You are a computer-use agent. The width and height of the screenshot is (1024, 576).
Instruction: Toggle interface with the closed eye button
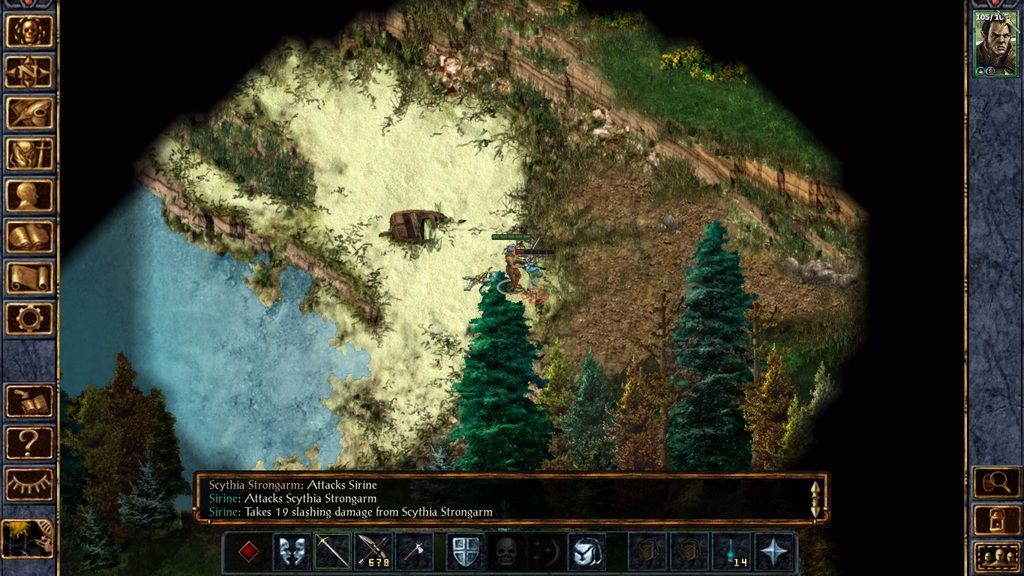29,484
